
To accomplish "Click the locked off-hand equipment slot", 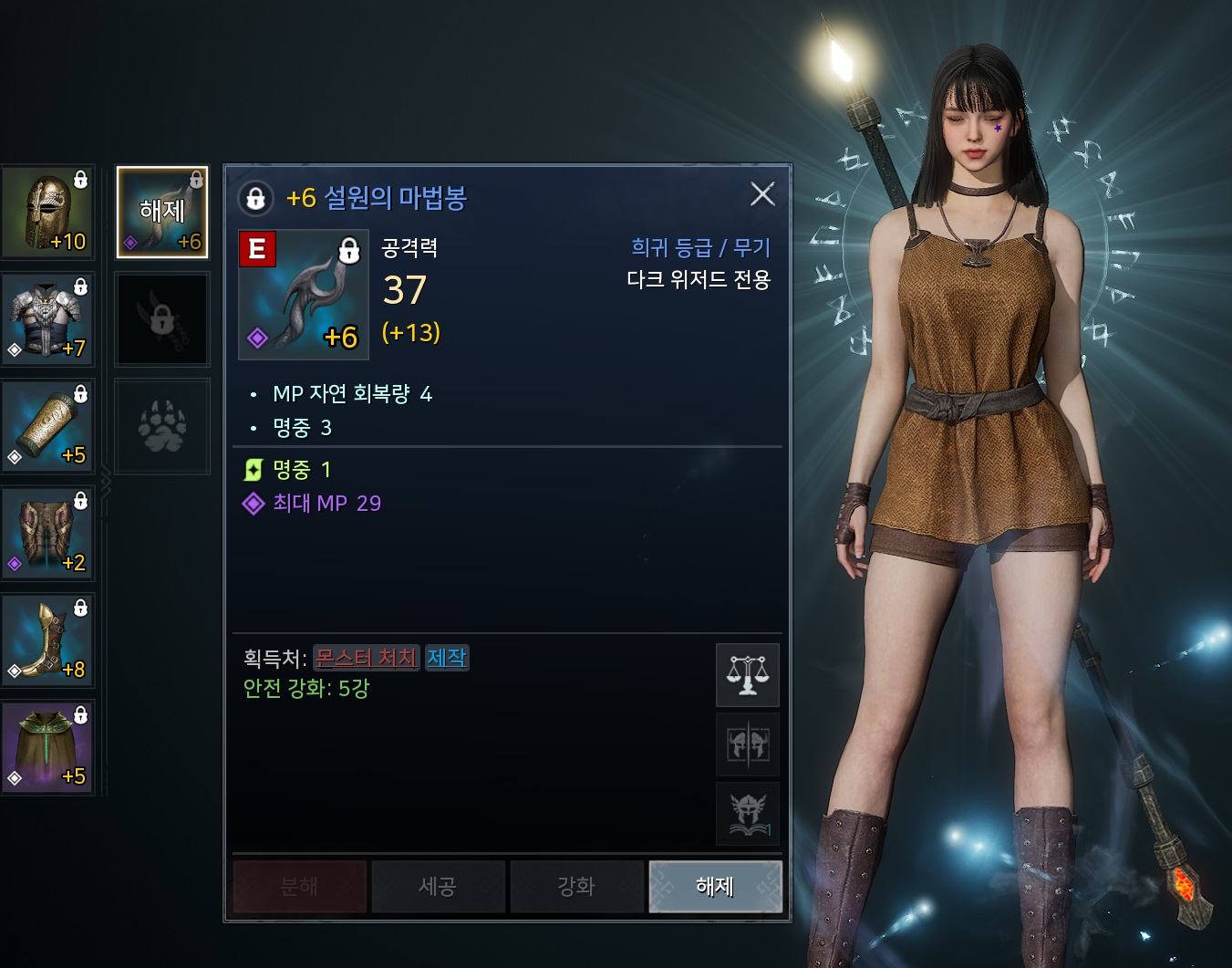I will coord(162,319).
